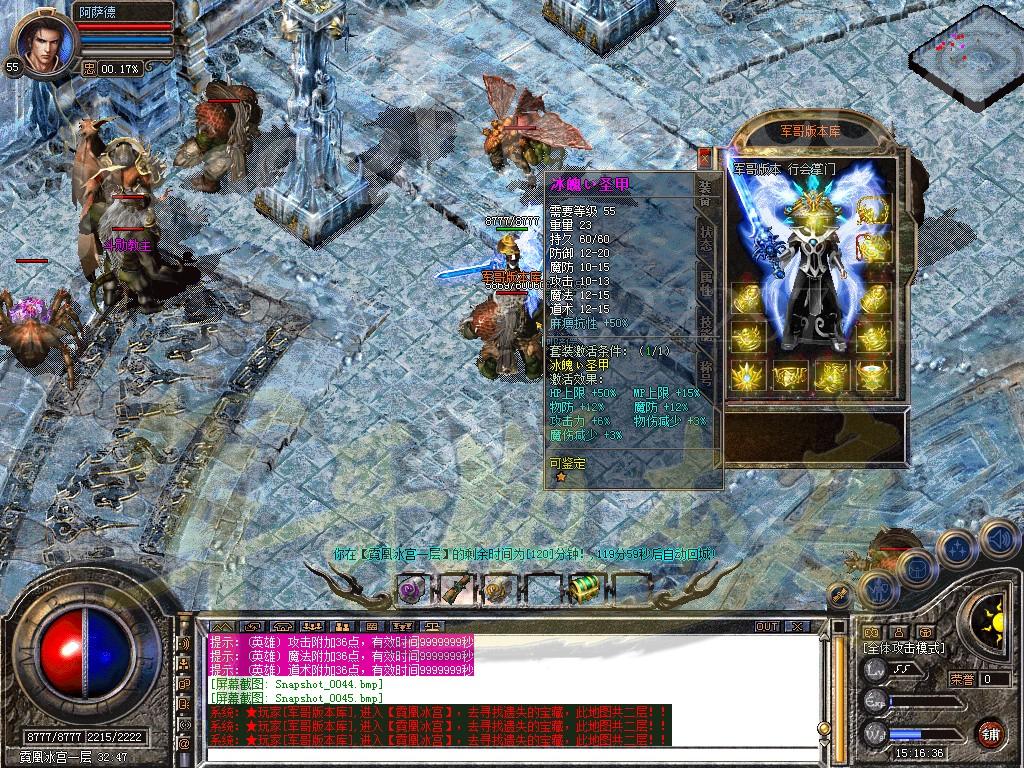Change the 全体攻击模式 attack mode
The width and height of the screenshot is (1024, 768).
pos(904,648)
